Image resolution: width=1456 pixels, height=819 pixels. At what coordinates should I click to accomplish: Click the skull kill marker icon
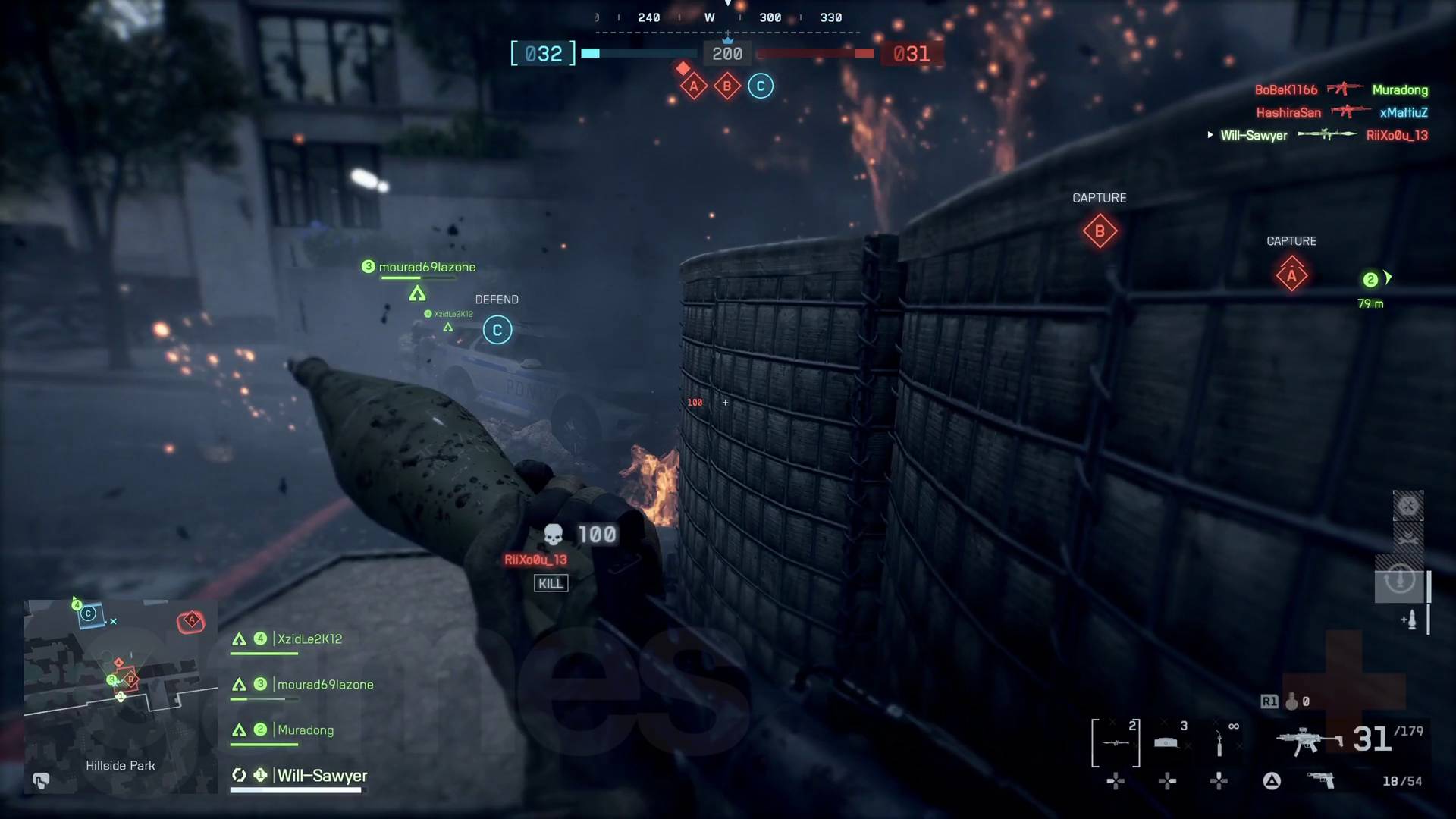554,534
